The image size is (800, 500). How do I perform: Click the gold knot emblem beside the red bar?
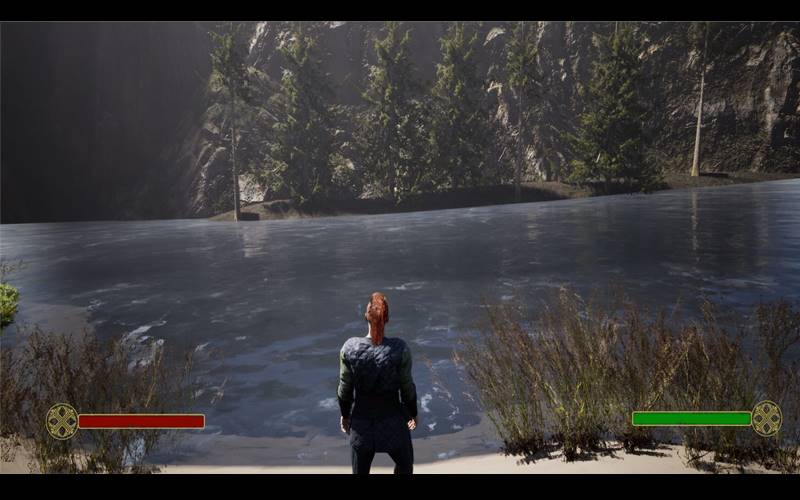pyautogui.click(x=62, y=421)
